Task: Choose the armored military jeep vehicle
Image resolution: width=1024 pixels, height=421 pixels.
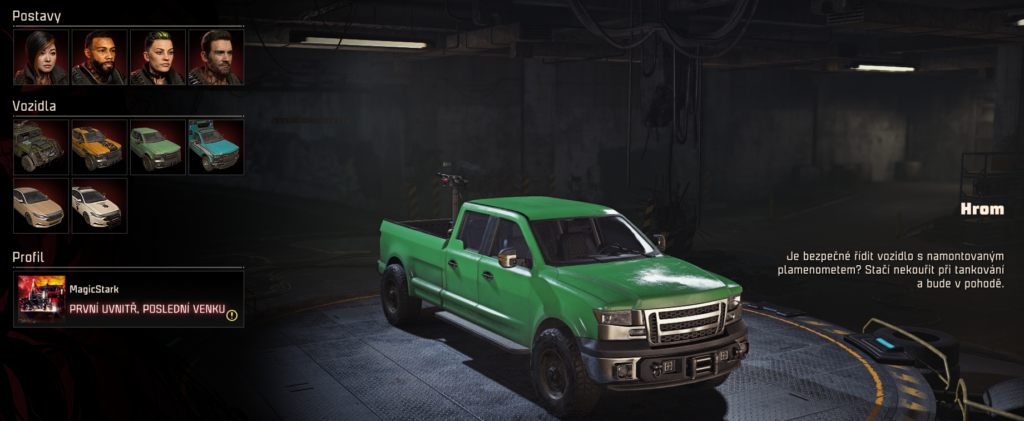Action: (41, 147)
